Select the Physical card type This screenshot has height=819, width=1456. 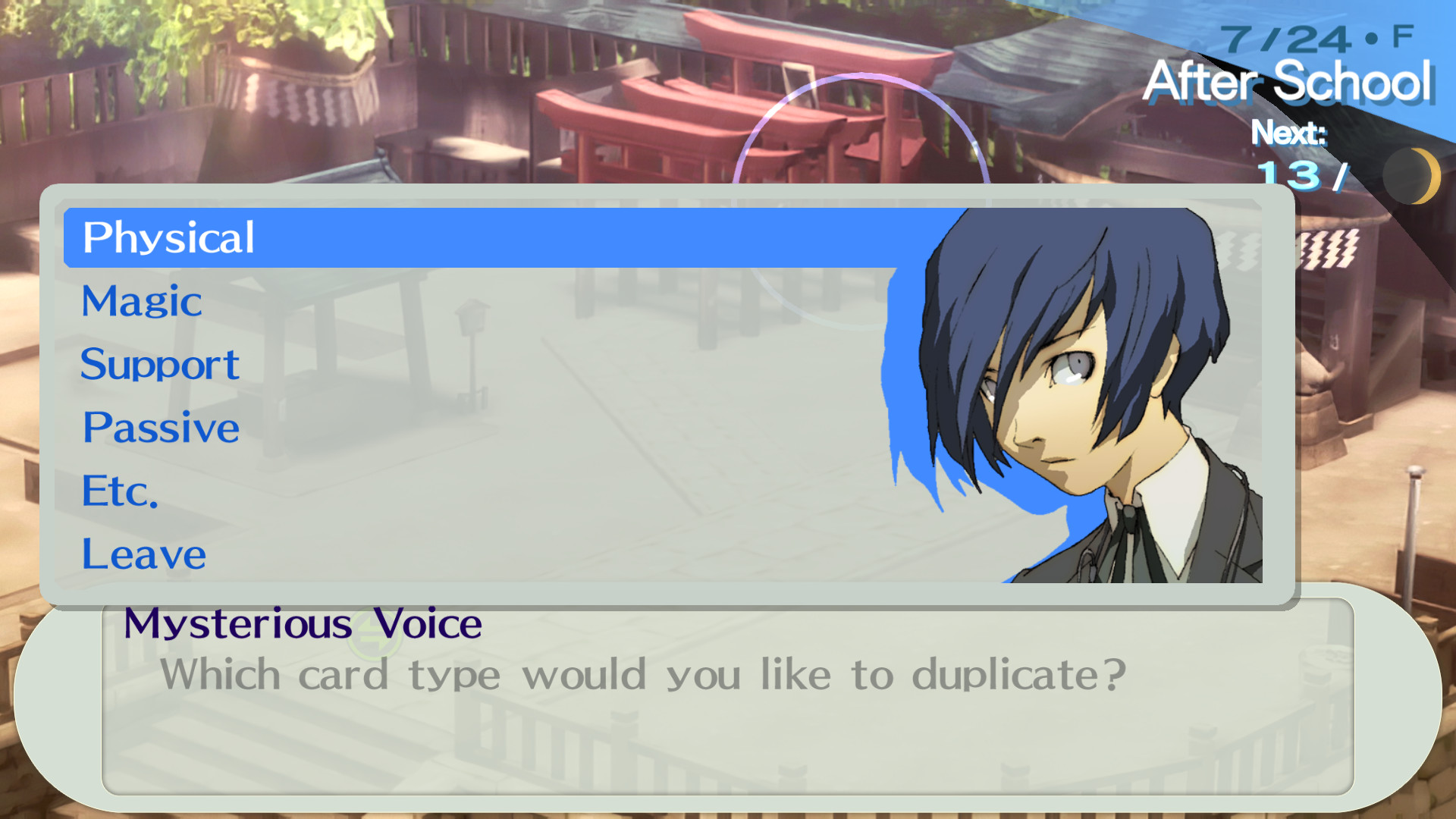coord(168,237)
